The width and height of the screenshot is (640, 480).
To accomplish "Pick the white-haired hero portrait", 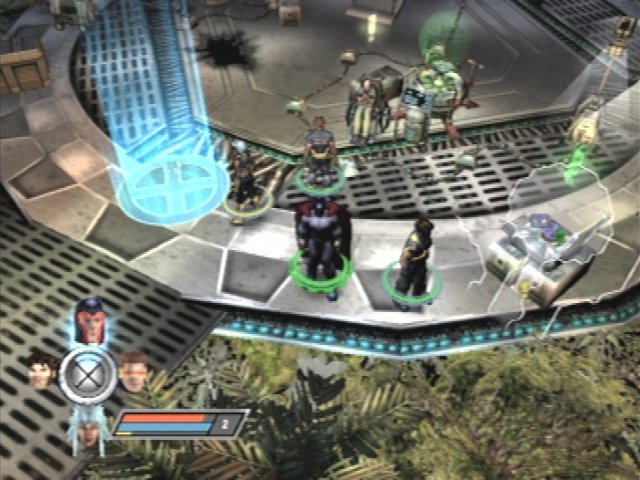I will (89, 431).
